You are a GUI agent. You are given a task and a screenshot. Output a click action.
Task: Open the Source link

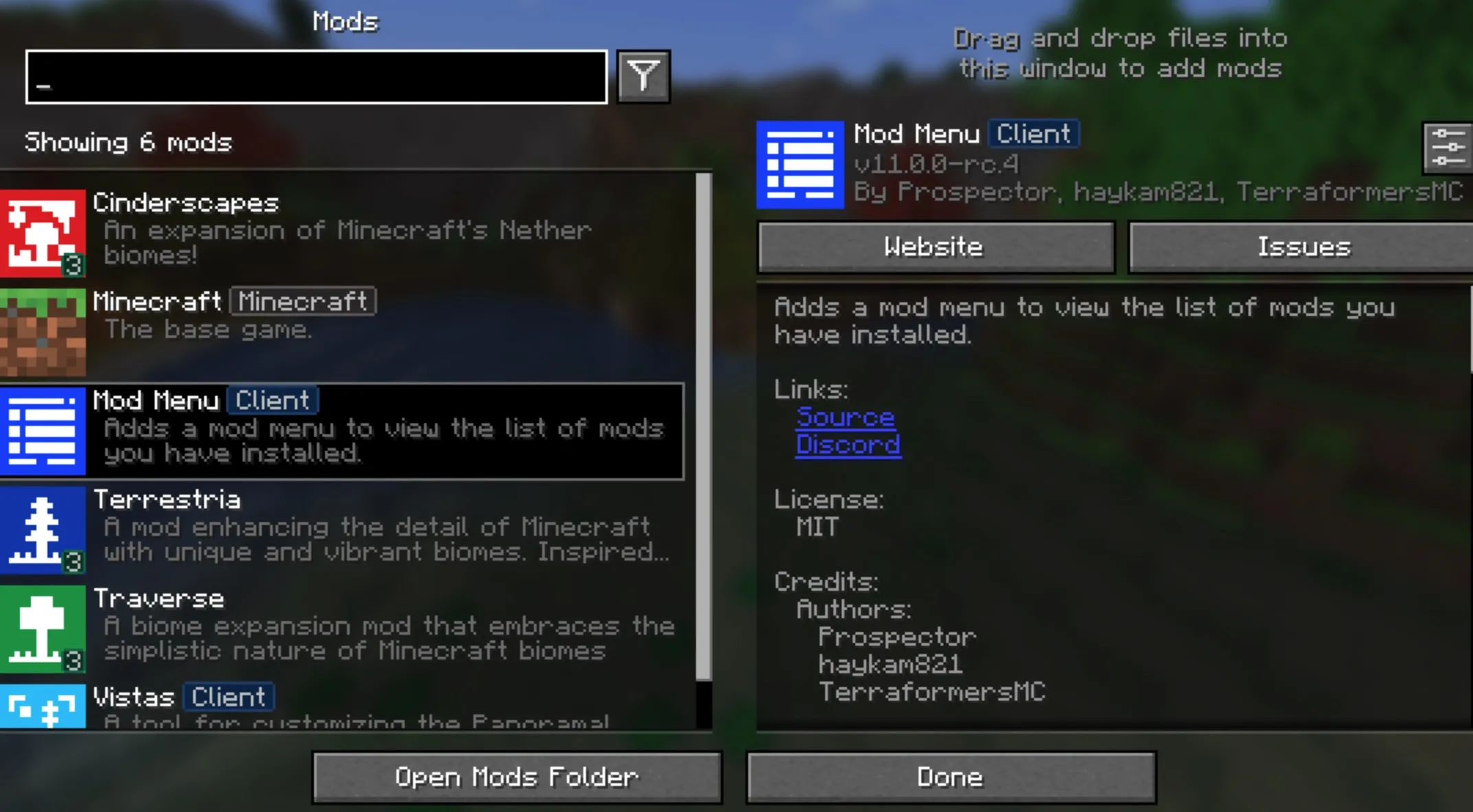pos(844,417)
